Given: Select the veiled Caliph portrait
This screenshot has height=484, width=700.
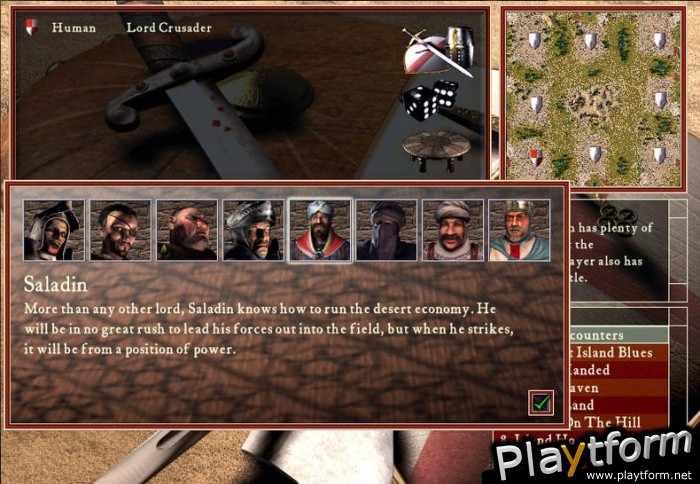Looking at the screenshot, I should click(x=386, y=231).
